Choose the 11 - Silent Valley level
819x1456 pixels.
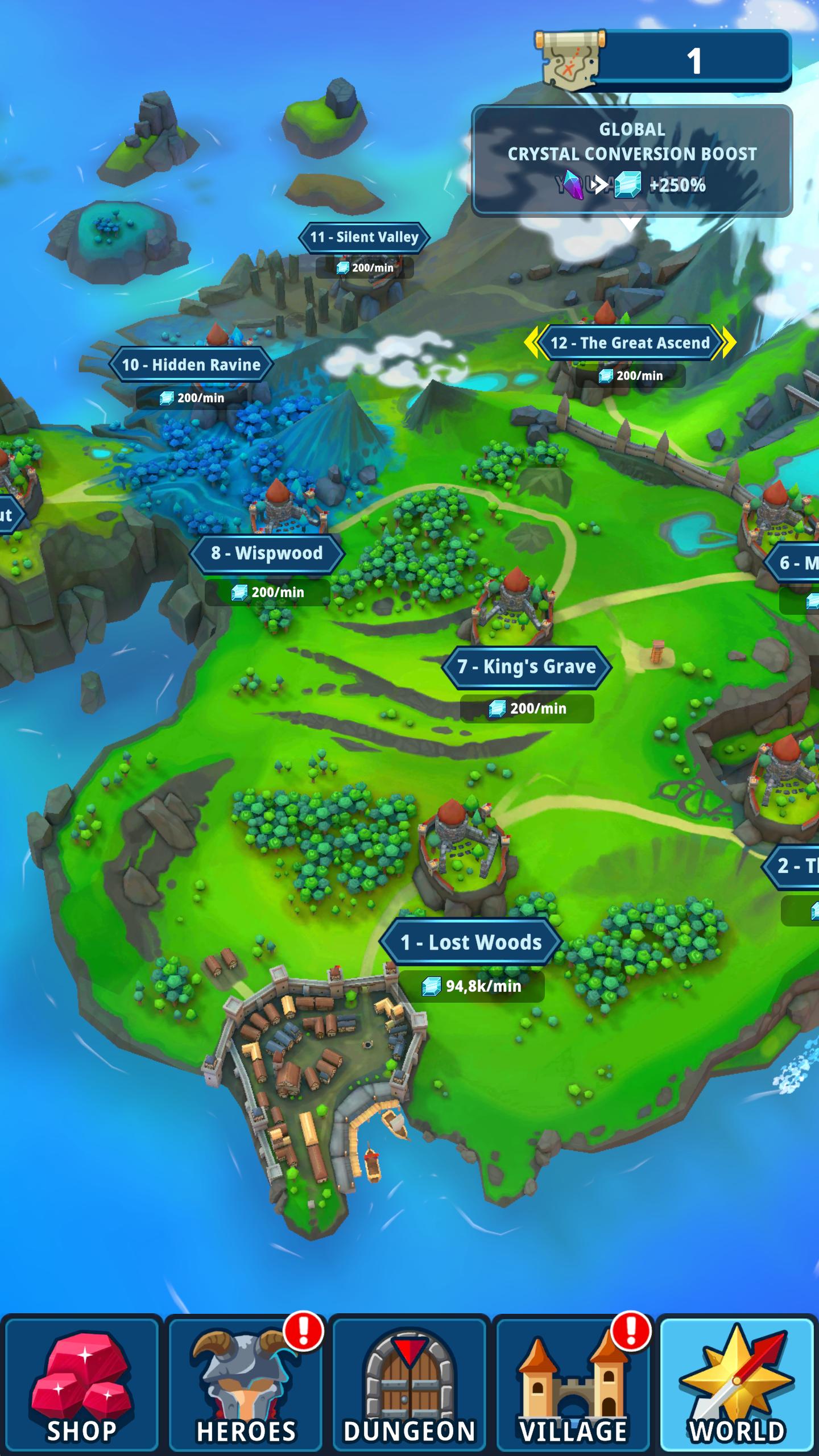click(364, 237)
